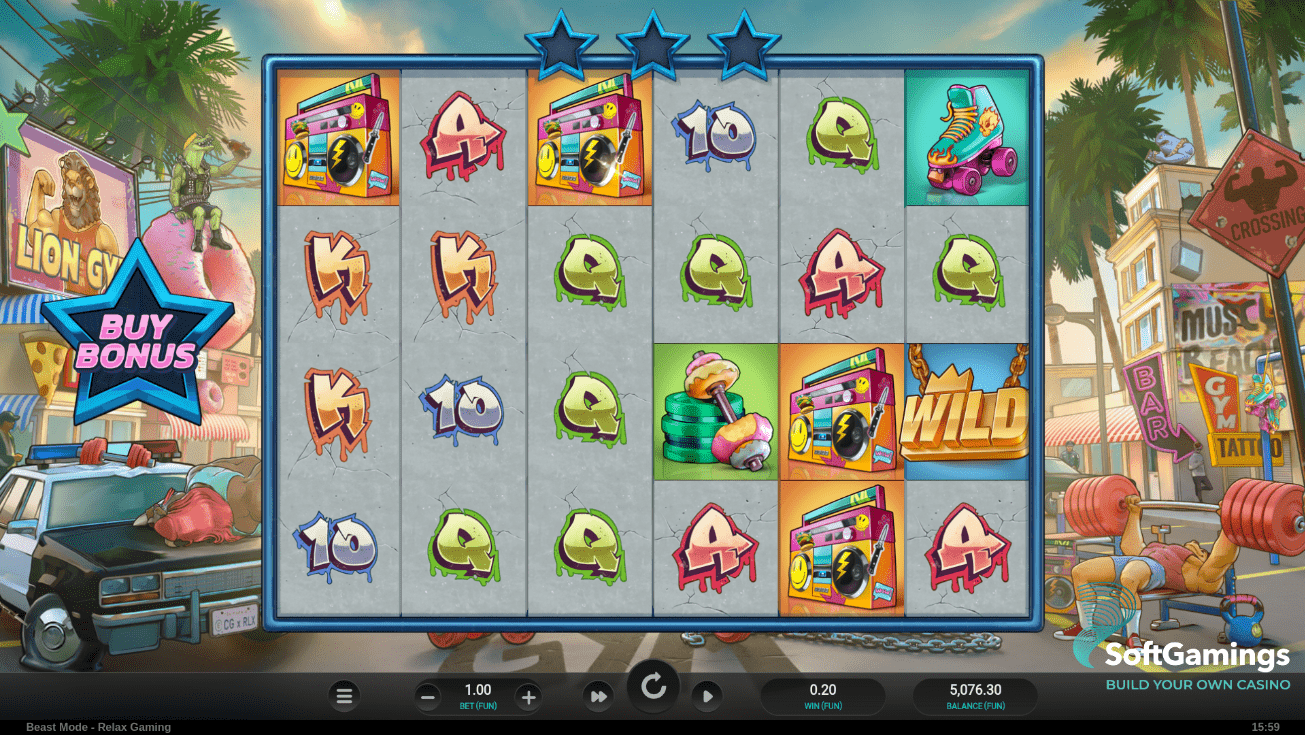Screen dimensions: 1305x735
Task: Start autoplay with the play arrow button
Action: (707, 696)
